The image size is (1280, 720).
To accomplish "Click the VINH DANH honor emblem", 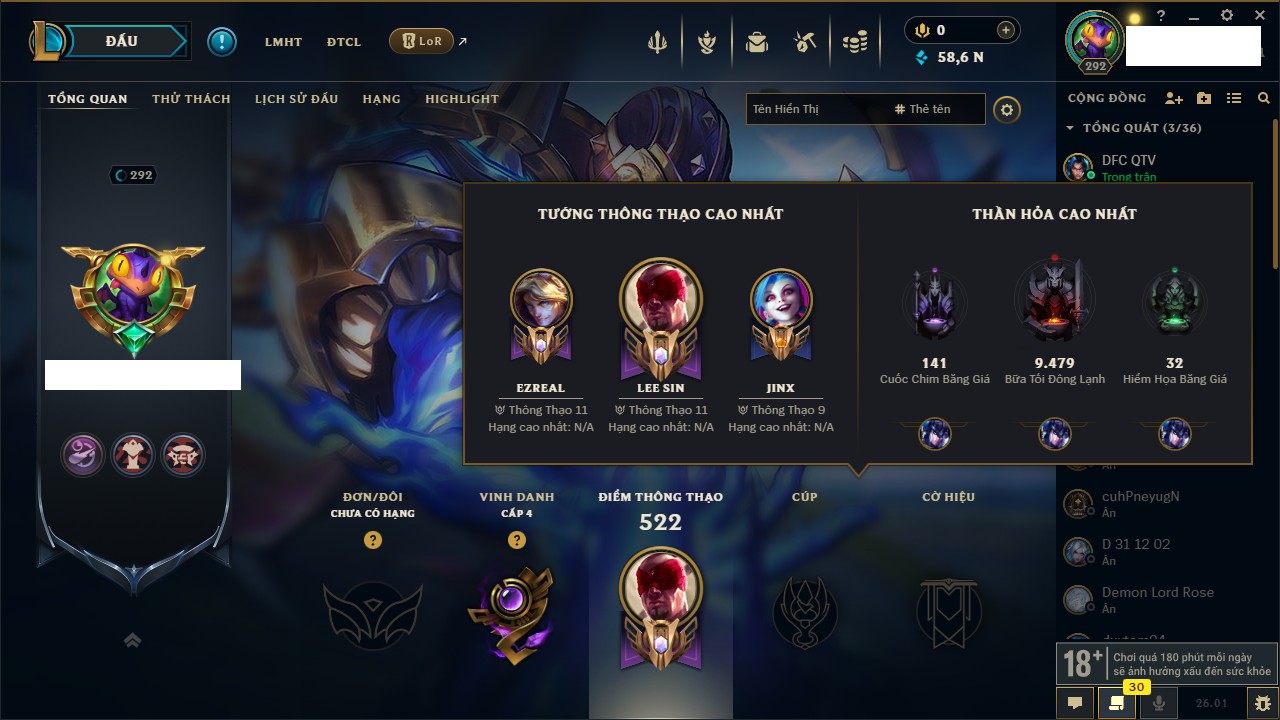I will [x=516, y=612].
